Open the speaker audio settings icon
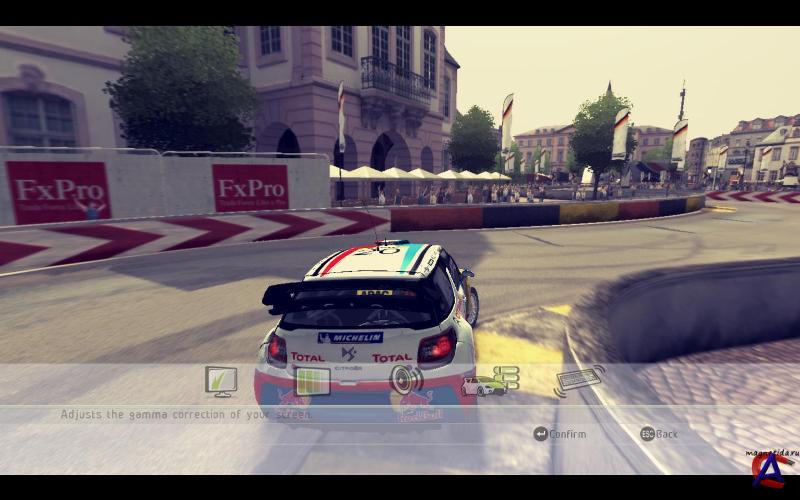800x500 pixels. [x=405, y=380]
